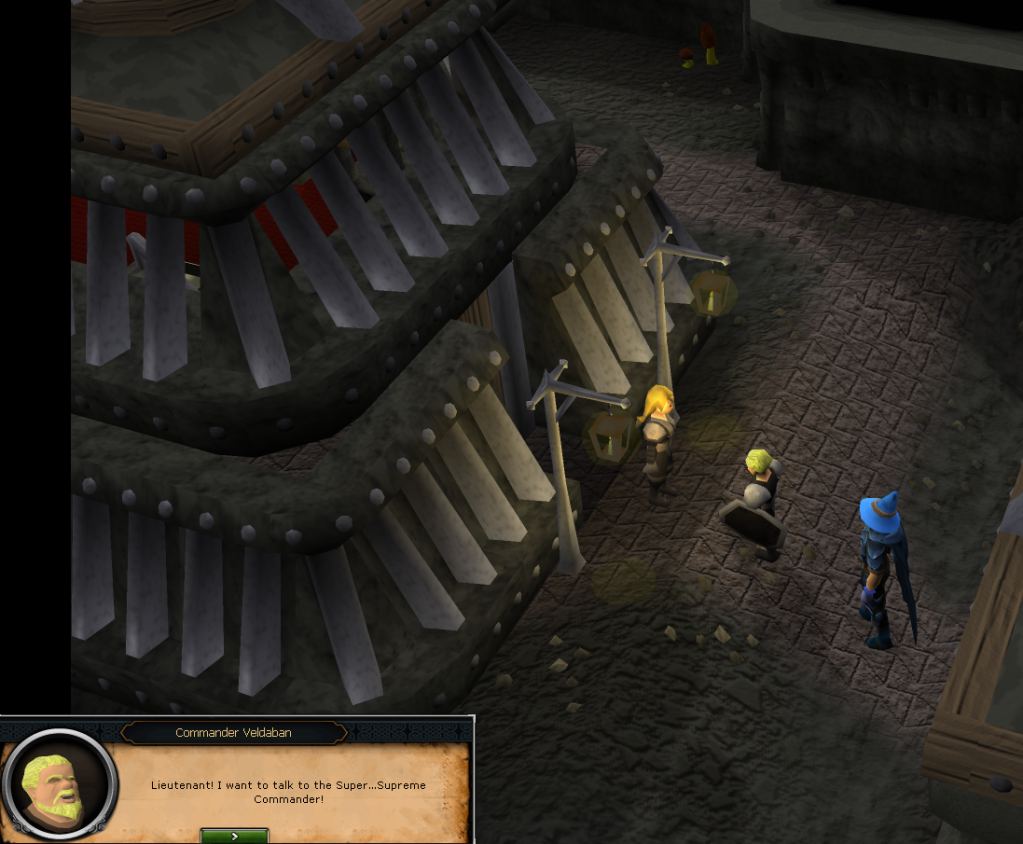Continue the Commander Veldaban dialogue with the green arrow
Screen dimensions: 1023x844
point(234,835)
